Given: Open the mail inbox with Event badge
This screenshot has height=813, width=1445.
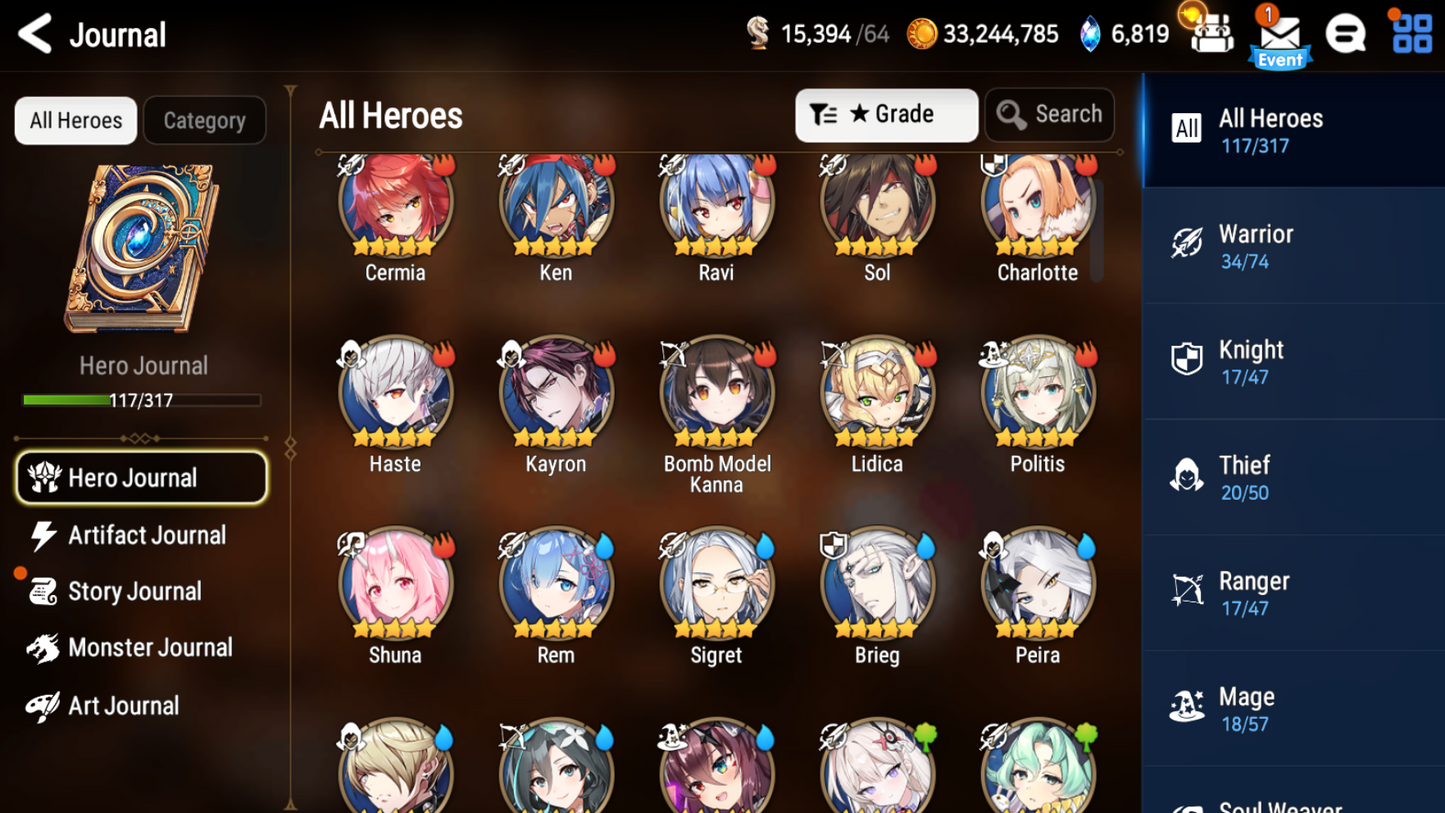Looking at the screenshot, I should pyautogui.click(x=1280, y=35).
